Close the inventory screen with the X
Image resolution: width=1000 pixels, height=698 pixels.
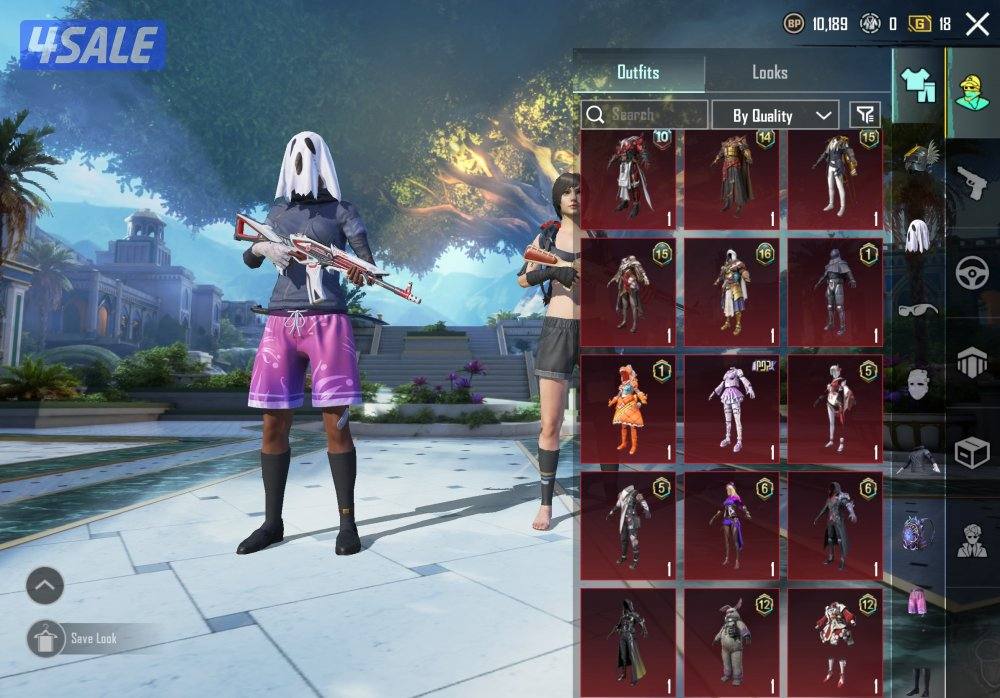click(977, 24)
